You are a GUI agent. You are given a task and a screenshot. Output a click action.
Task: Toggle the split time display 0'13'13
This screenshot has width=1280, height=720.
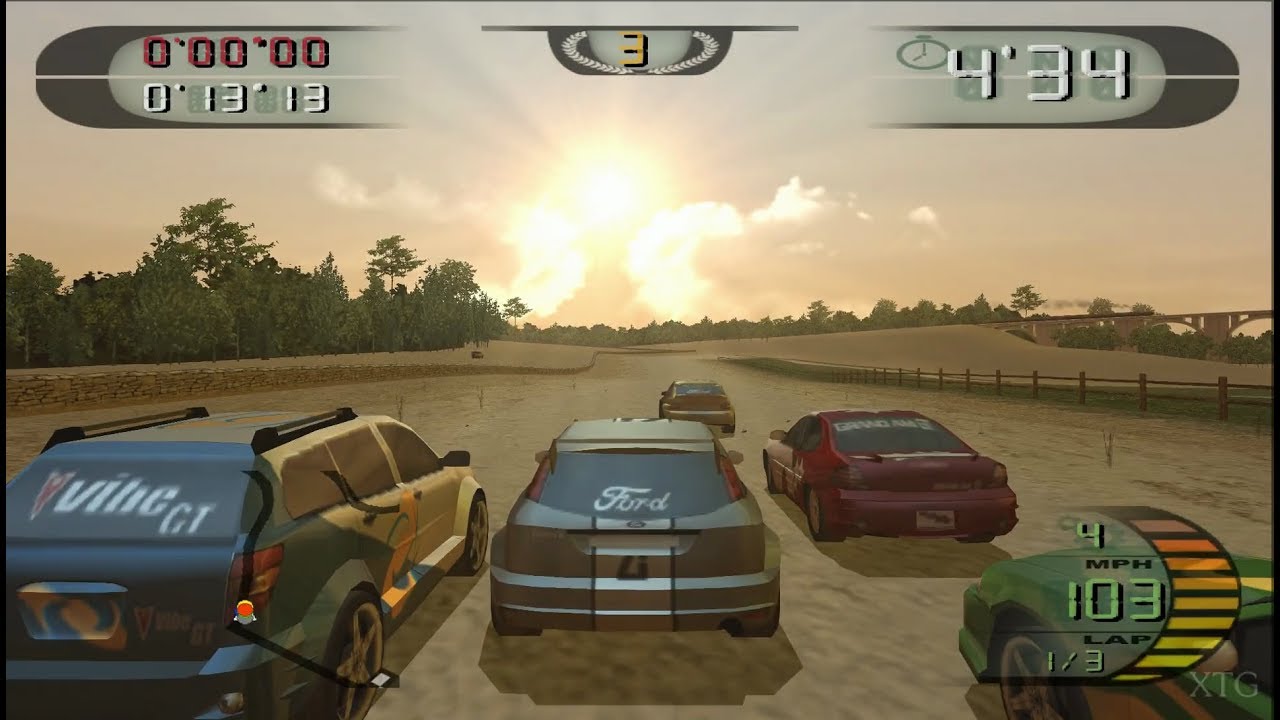(x=236, y=97)
